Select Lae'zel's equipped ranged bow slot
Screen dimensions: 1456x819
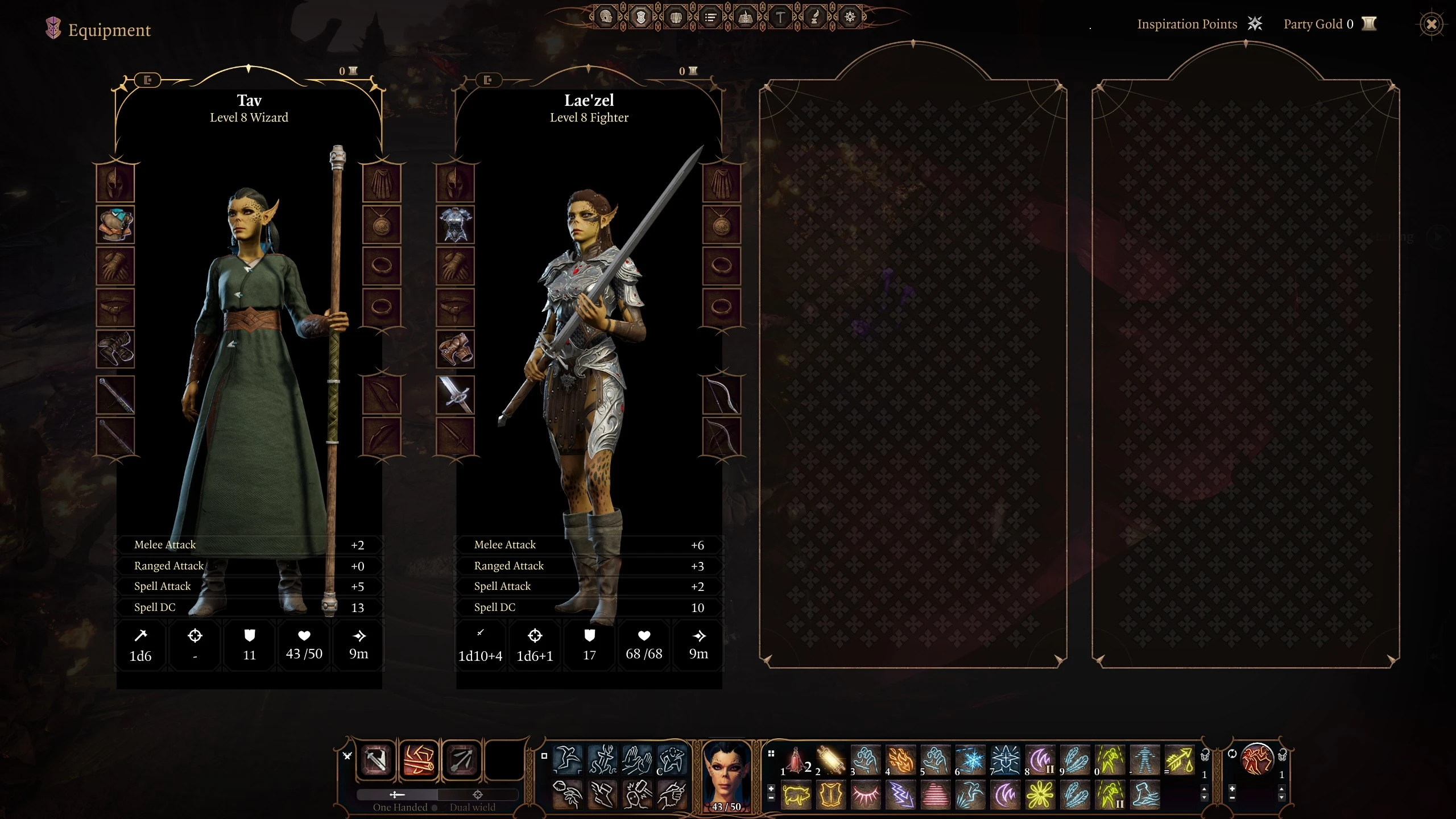click(721, 395)
